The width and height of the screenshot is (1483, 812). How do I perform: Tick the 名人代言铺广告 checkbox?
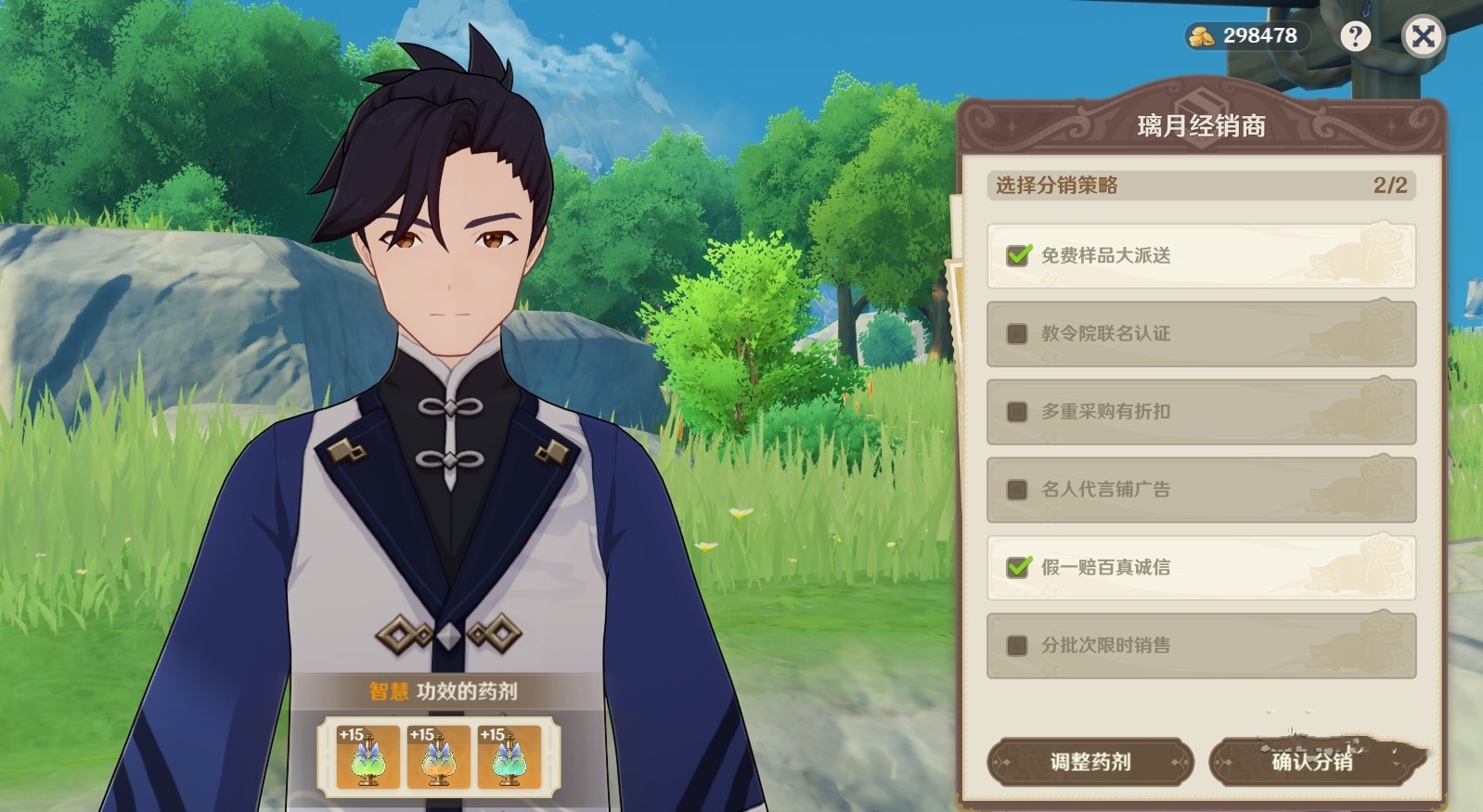pos(1016,489)
